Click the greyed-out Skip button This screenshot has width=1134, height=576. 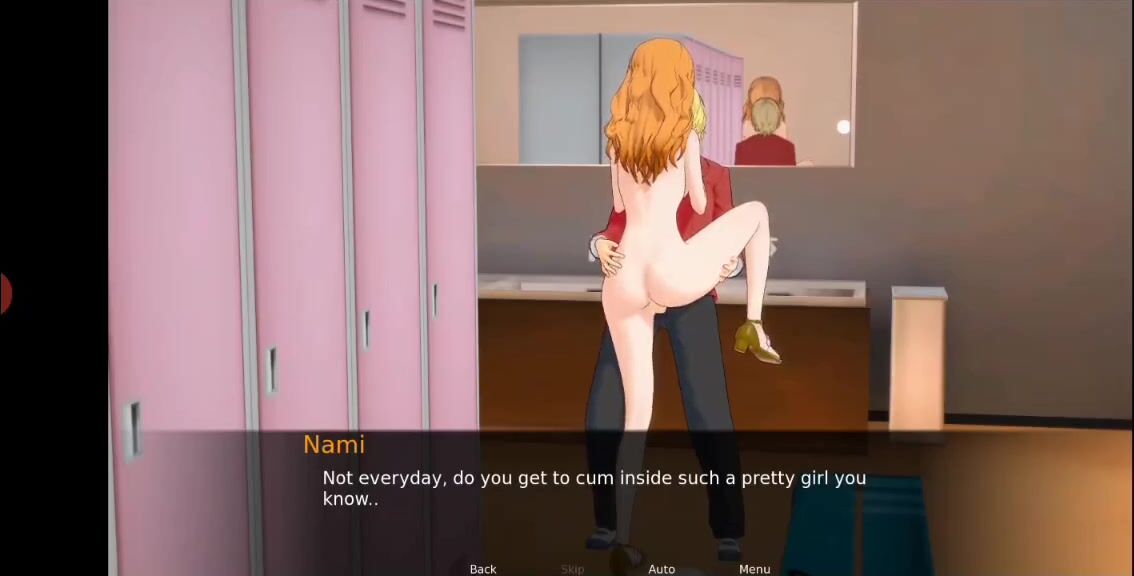coord(572,569)
